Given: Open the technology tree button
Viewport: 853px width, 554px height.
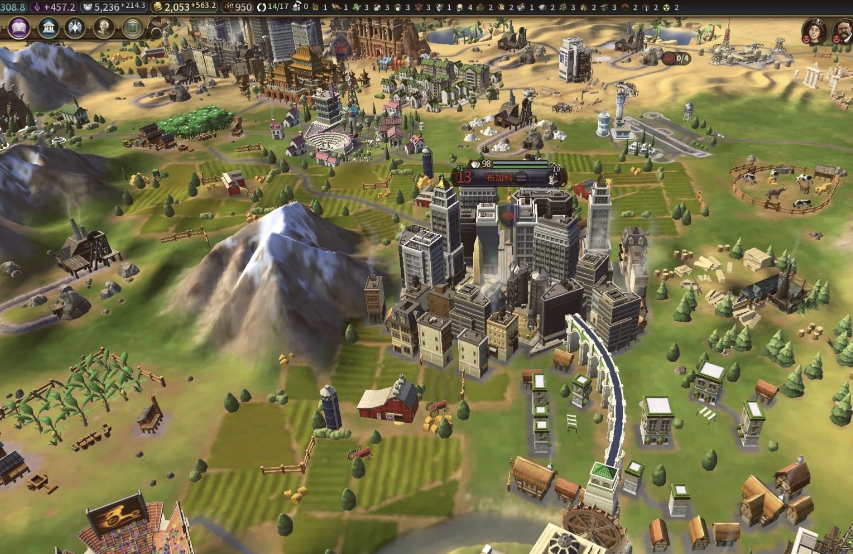Looking at the screenshot, I should click(x=17, y=29).
